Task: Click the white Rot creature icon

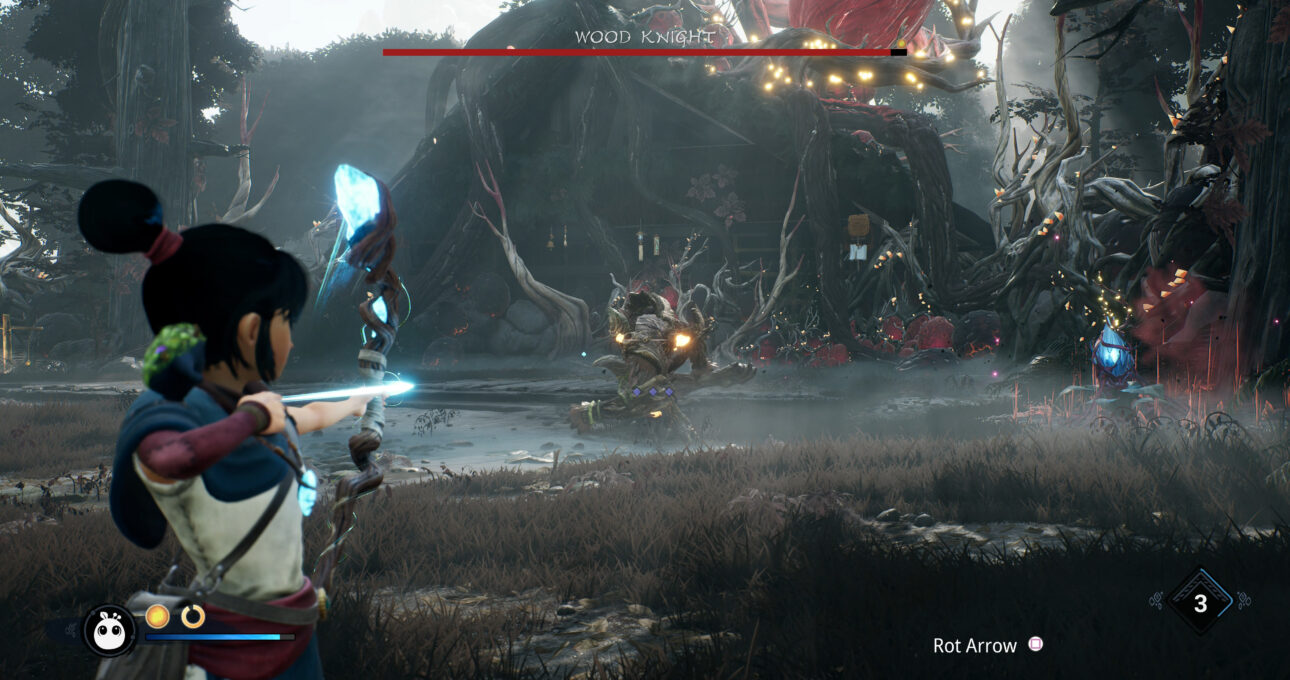Action: [x=109, y=631]
